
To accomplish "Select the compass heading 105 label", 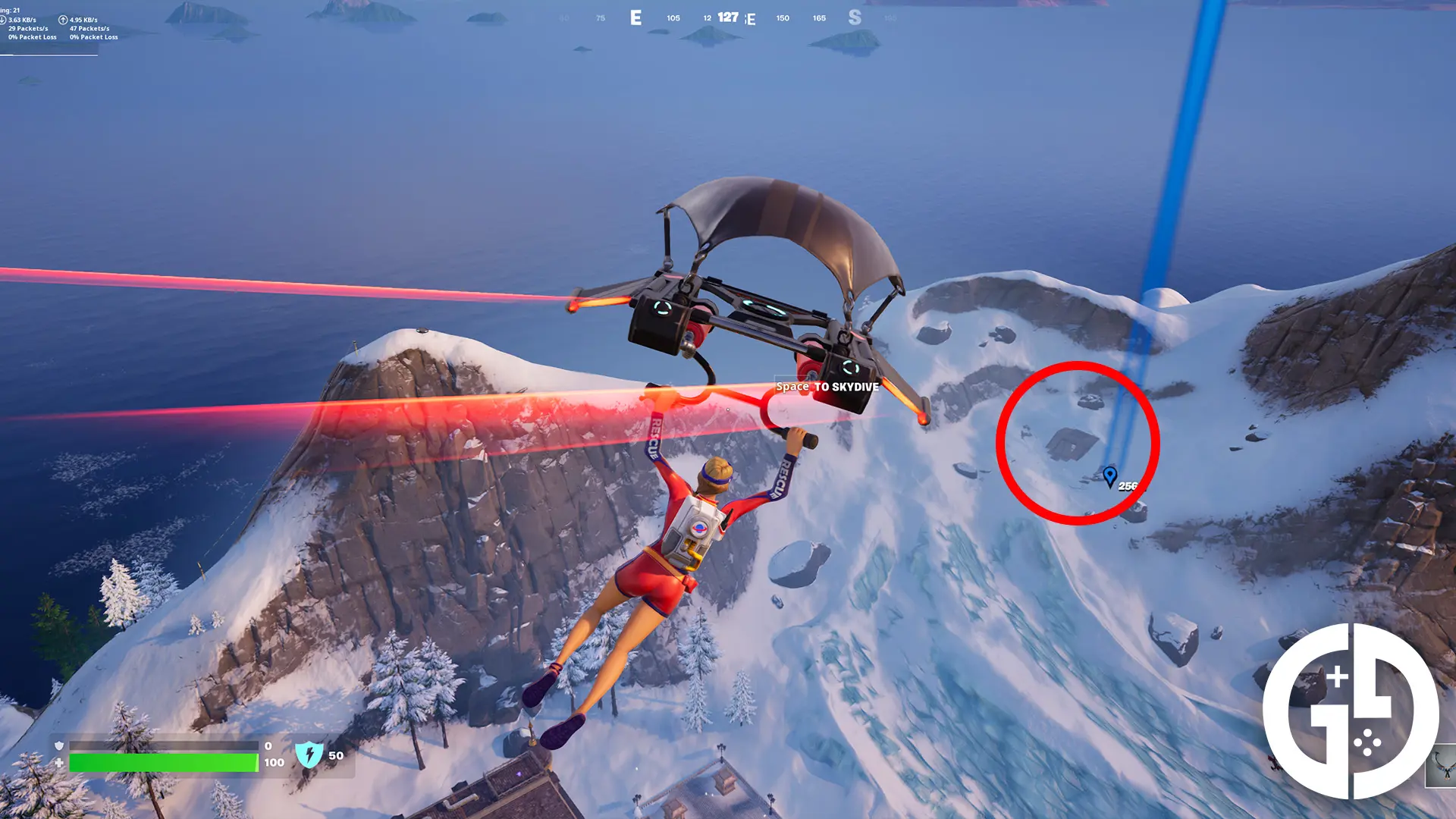I will 673,17.
